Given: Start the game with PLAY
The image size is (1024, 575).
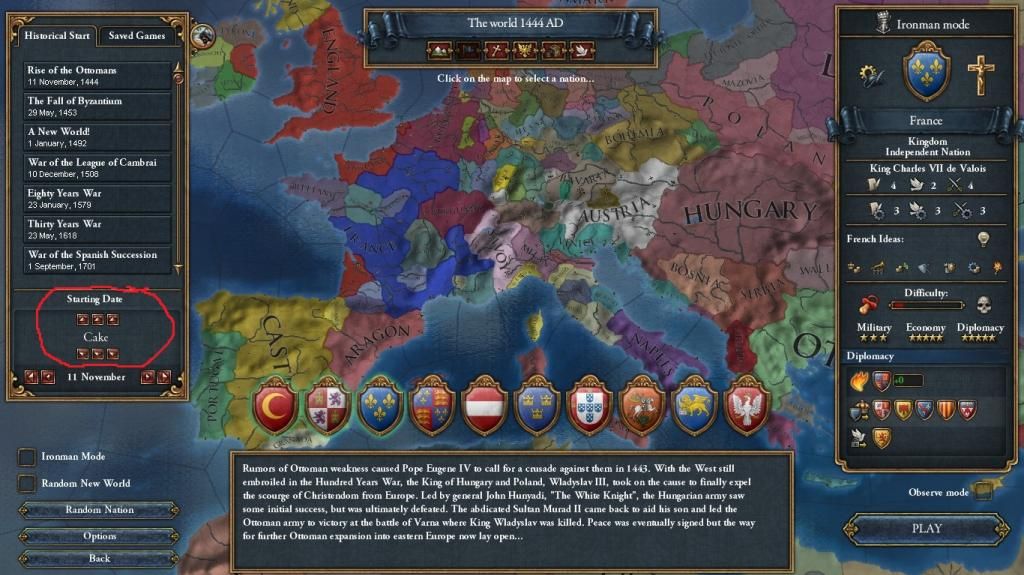Looking at the screenshot, I should point(926,528).
